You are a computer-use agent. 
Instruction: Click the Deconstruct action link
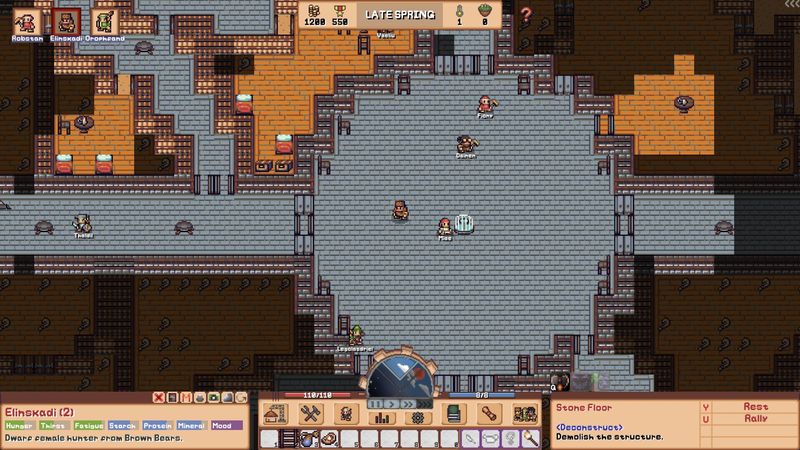(589, 427)
